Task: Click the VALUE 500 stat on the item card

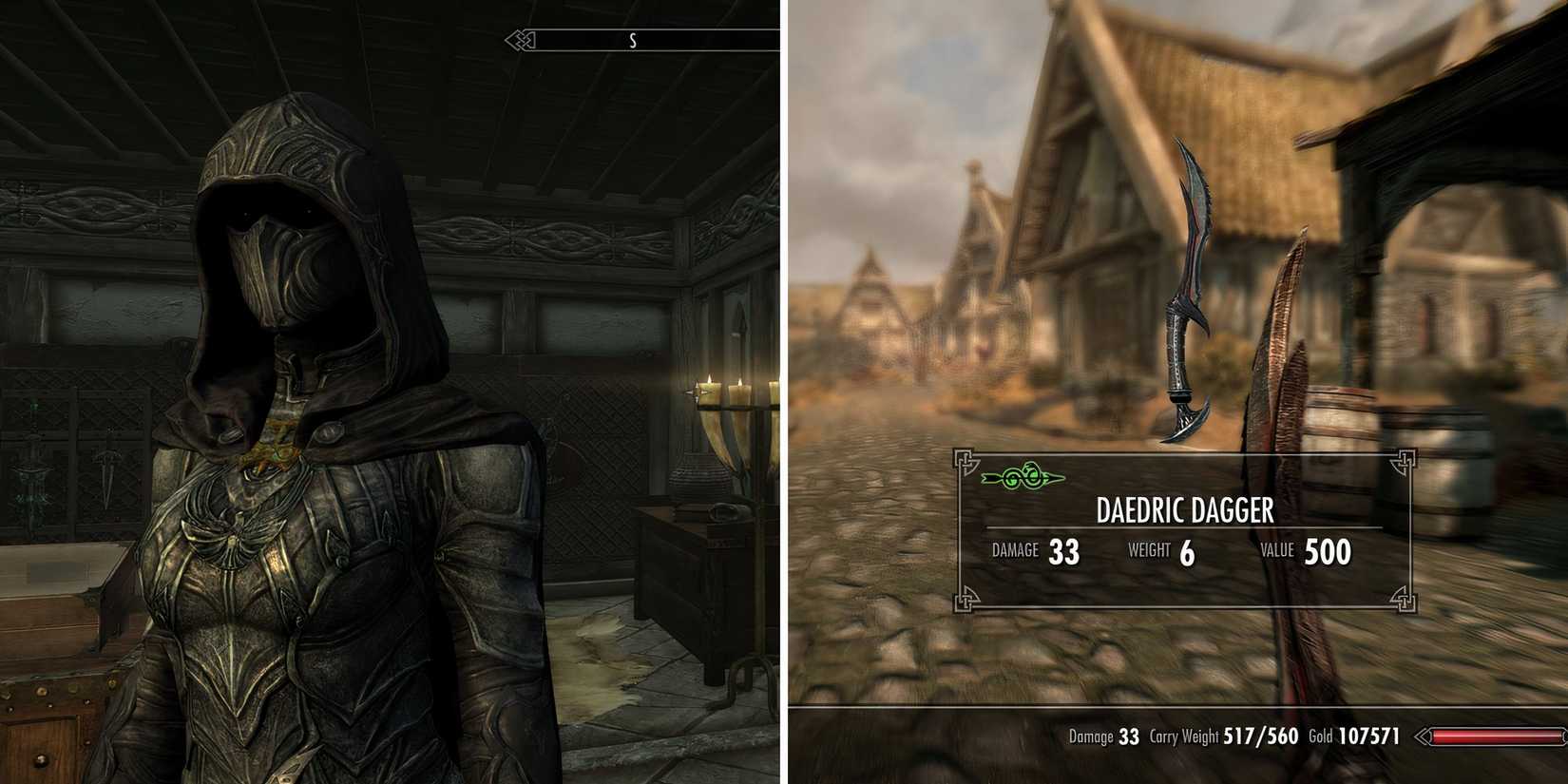Action: coord(1306,549)
